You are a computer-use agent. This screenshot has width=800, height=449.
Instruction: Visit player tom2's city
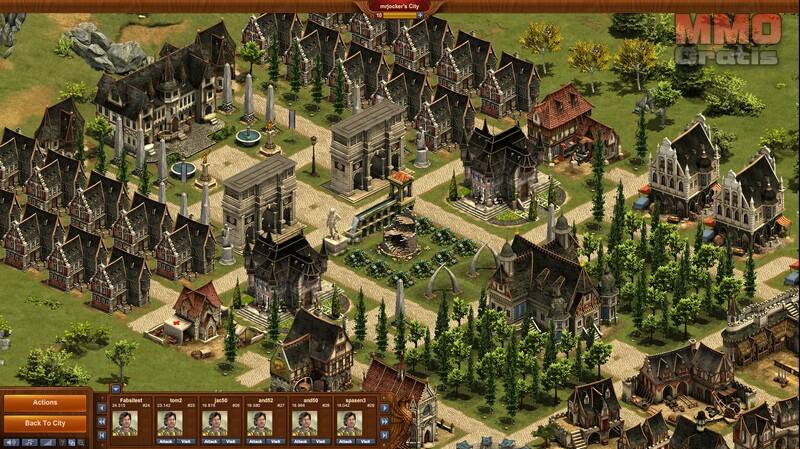coord(185,441)
